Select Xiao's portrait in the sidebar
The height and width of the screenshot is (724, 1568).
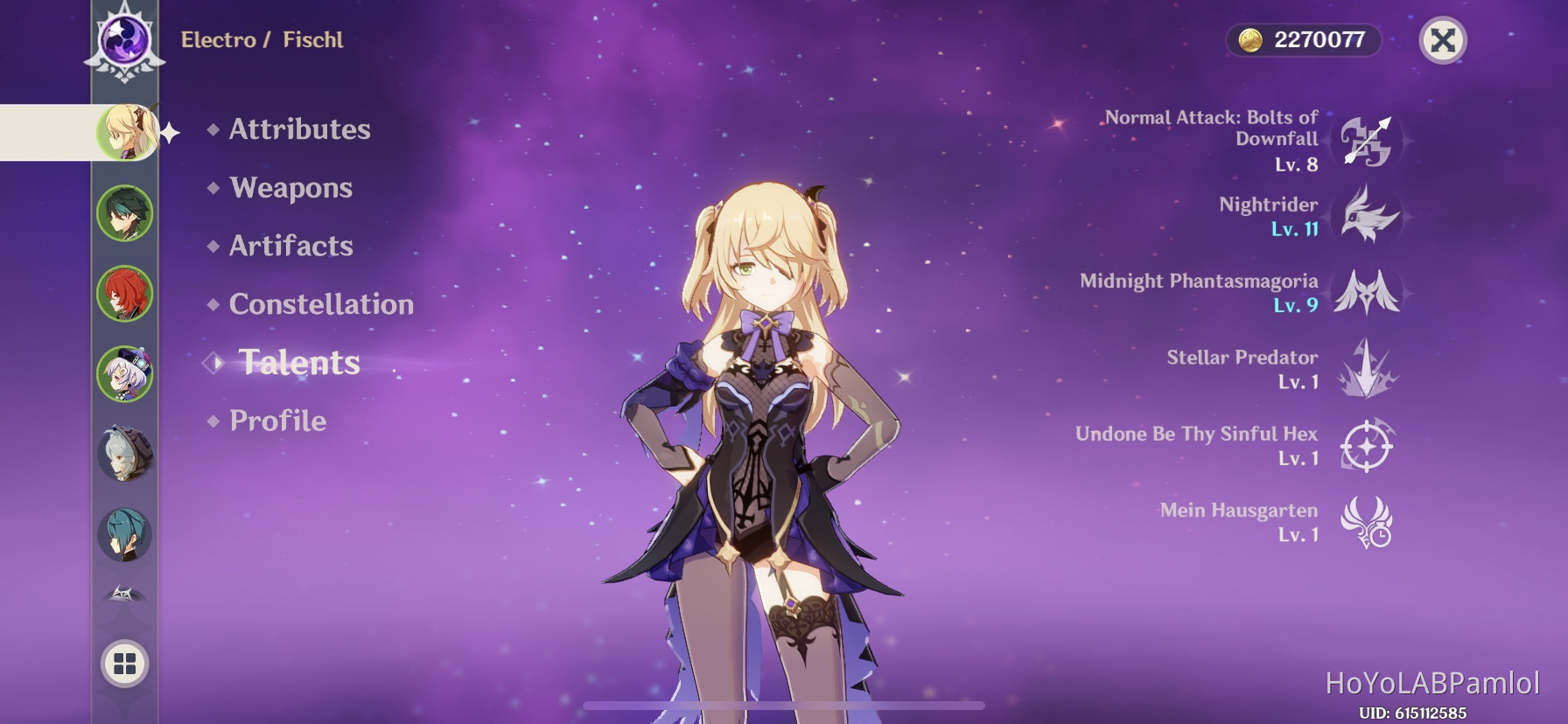click(125, 212)
